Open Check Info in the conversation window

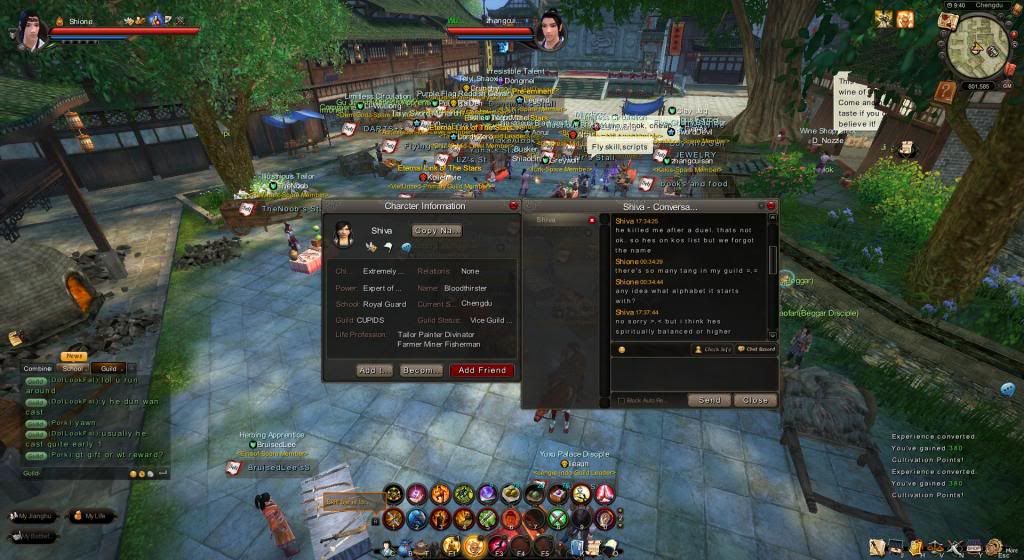712,349
